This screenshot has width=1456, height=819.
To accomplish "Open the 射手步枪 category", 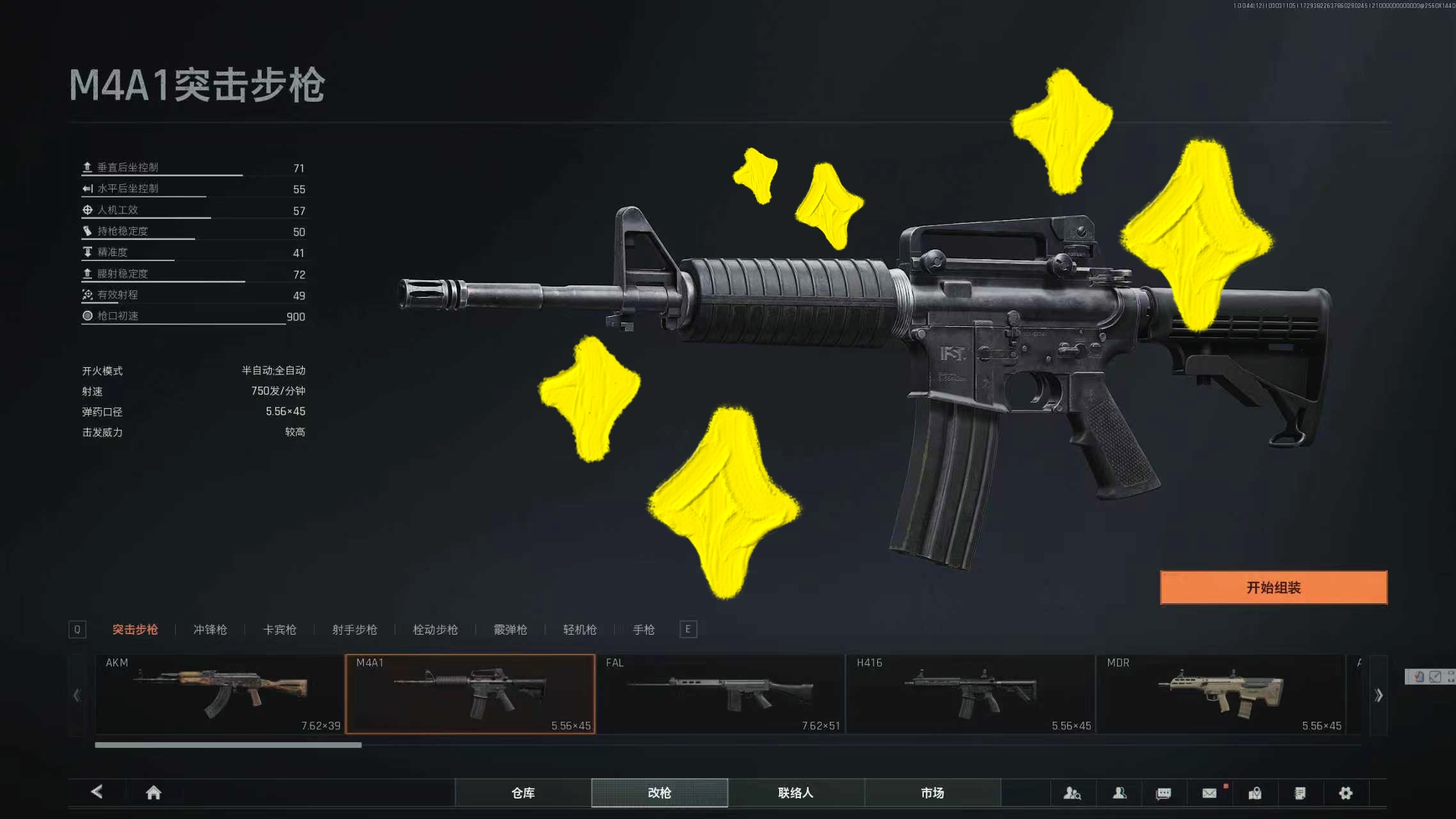I will click(x=354, y=630).
